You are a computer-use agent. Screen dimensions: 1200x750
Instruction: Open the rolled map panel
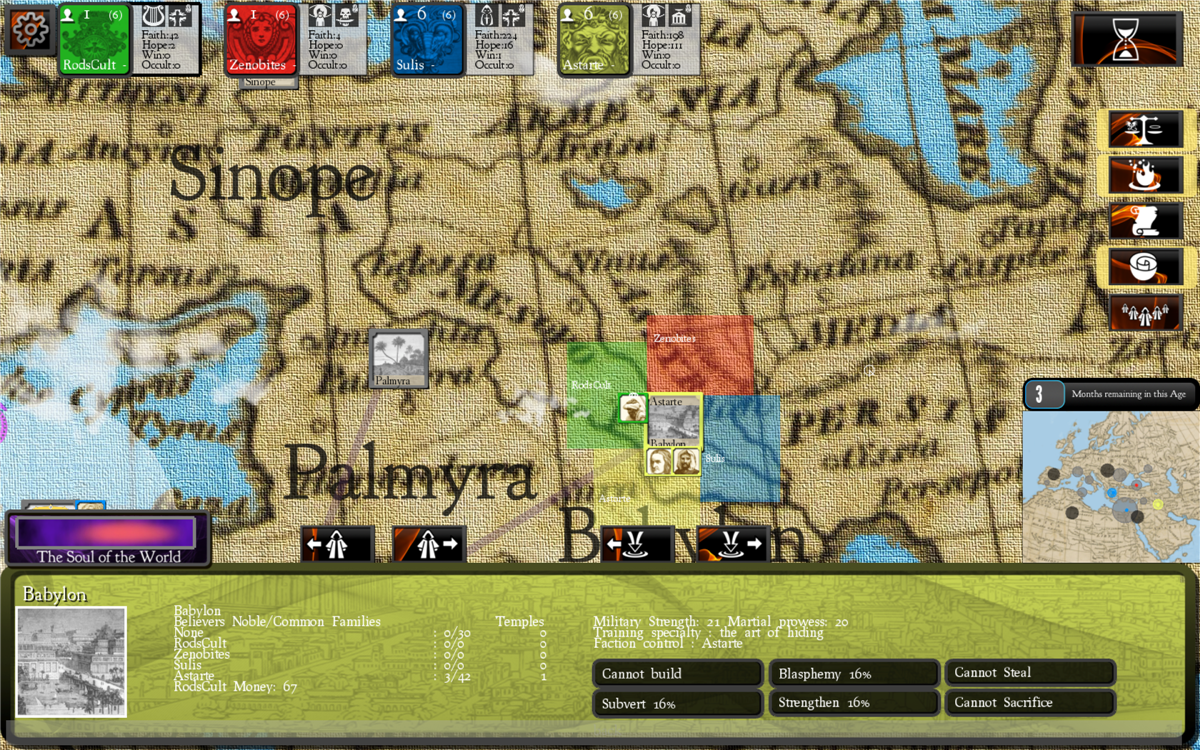click(x=1145, y=268)
